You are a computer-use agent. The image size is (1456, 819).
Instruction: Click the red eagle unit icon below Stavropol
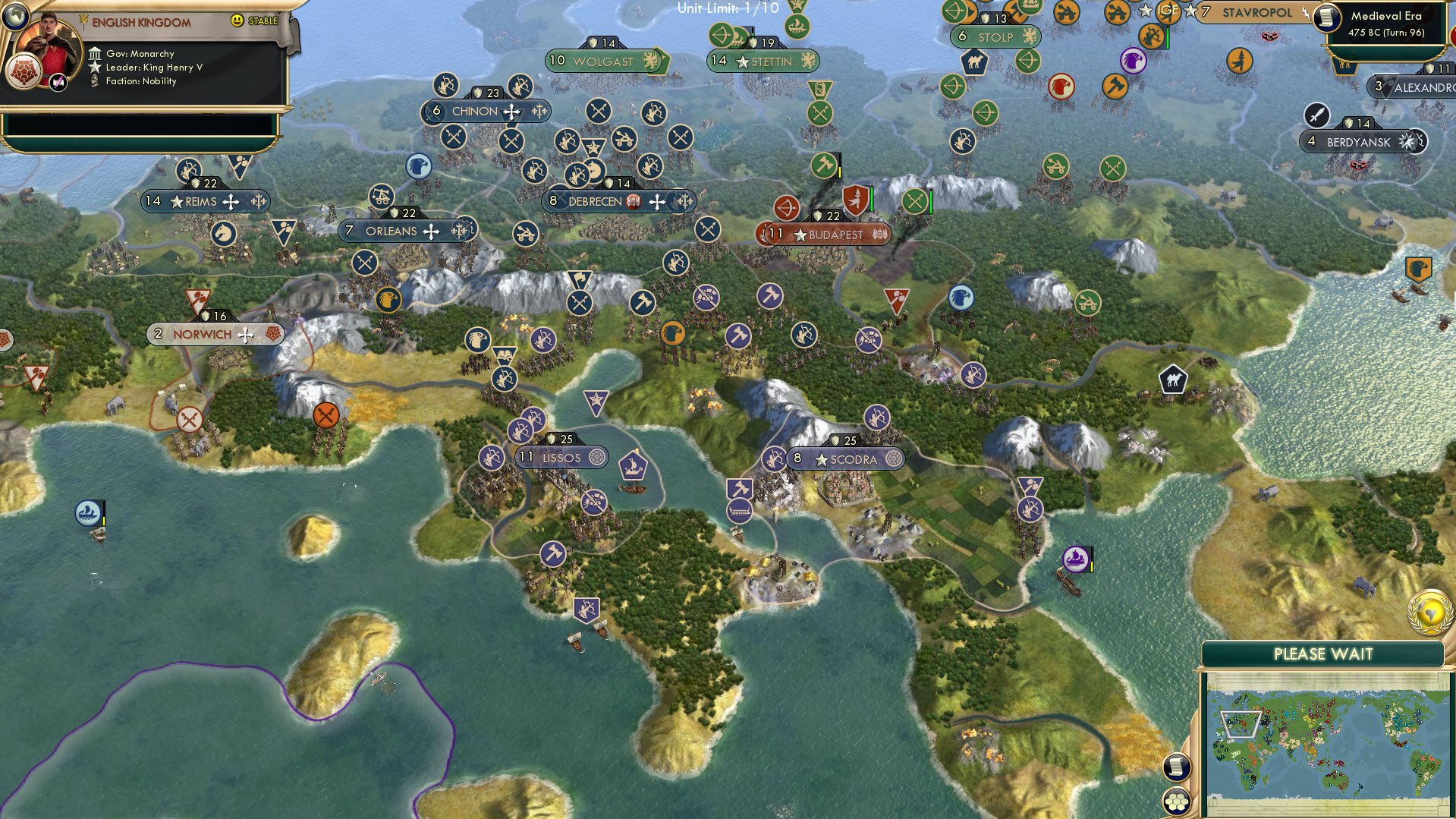1060,87
